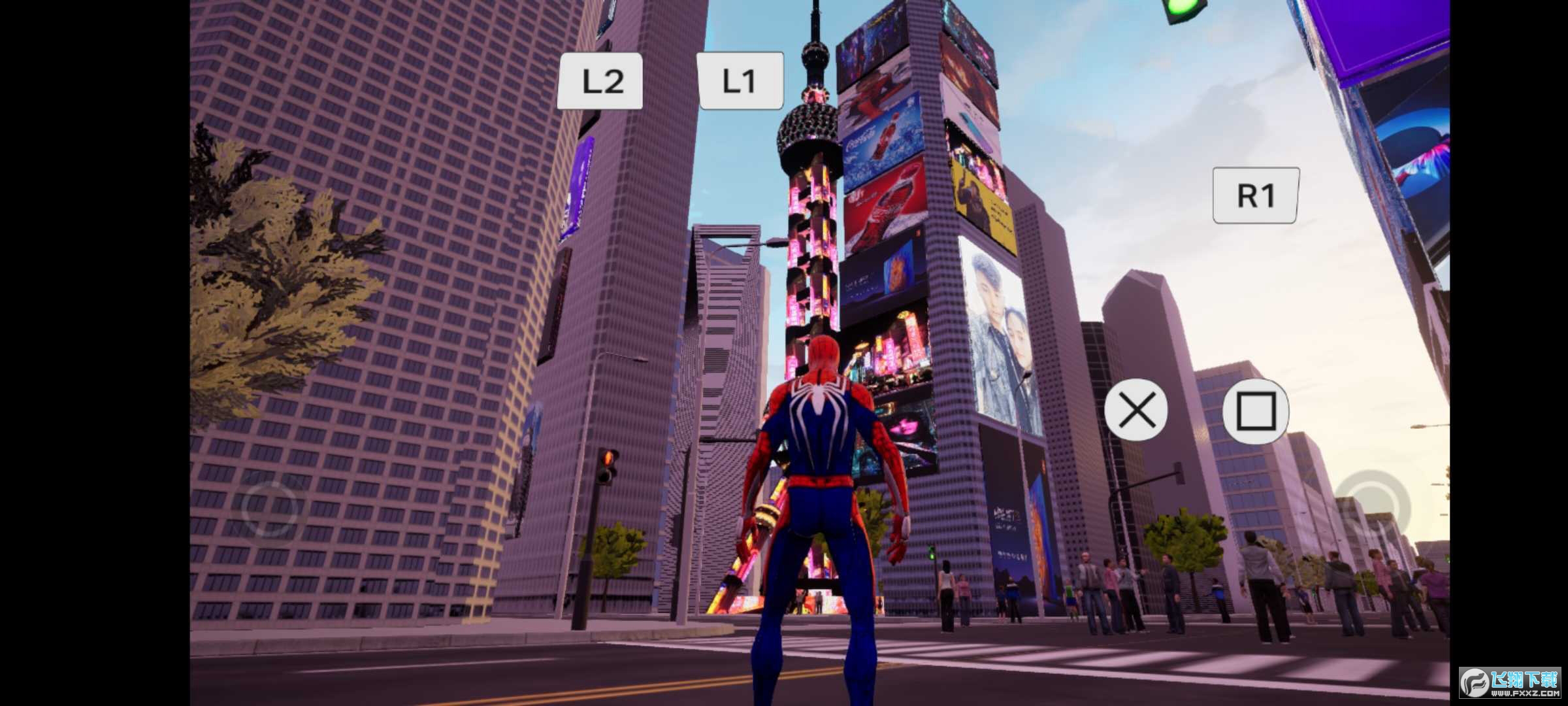1568x706 pixels.
Task: Touch the right virtual camera joystick
Action: [1370, 508]
